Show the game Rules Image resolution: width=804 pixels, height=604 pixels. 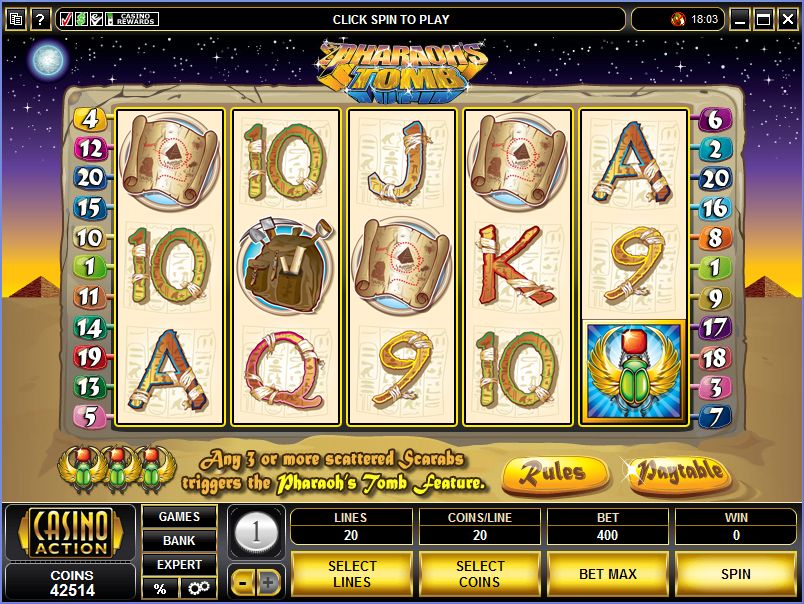click(556, 472)
